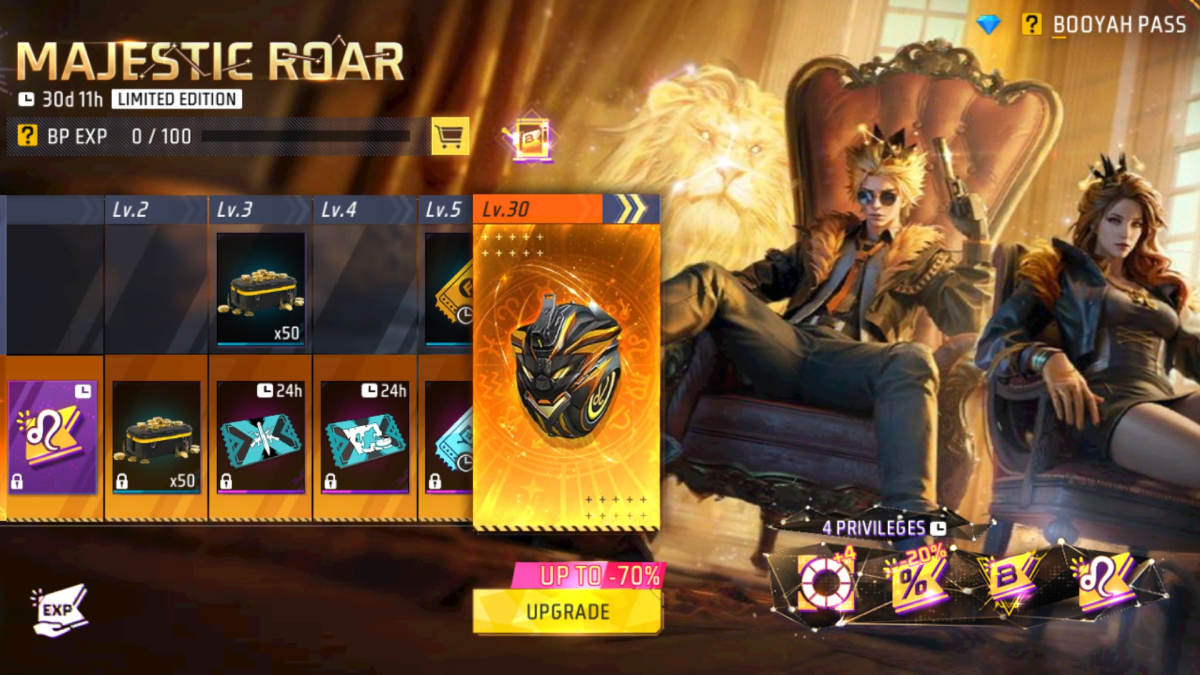This screenshot has width=1200, height=675.
Task: Select the Lv.3 free gold coins reward
Action: (260, 289)
